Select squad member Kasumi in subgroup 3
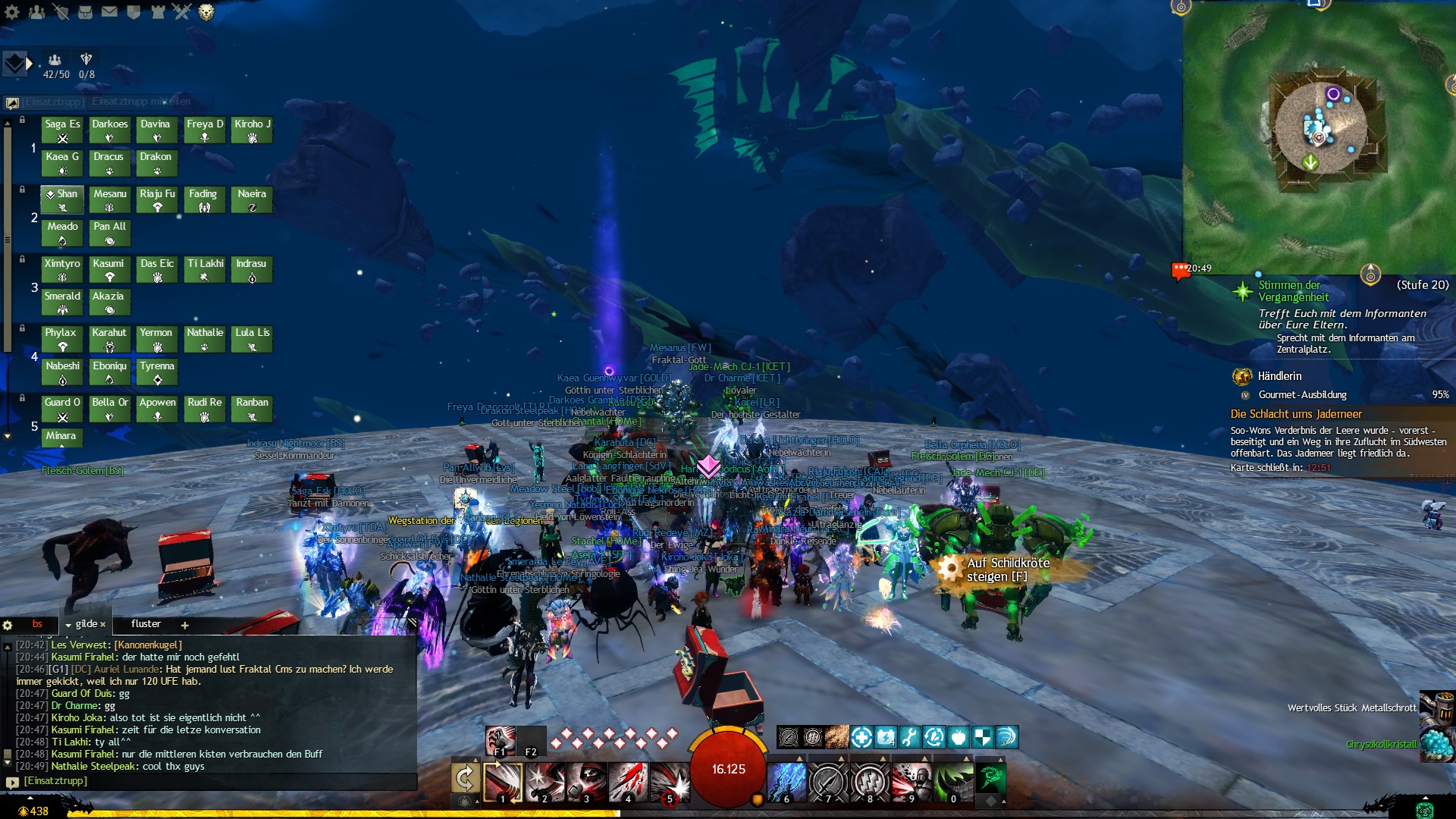 click(x=108, y=269)
